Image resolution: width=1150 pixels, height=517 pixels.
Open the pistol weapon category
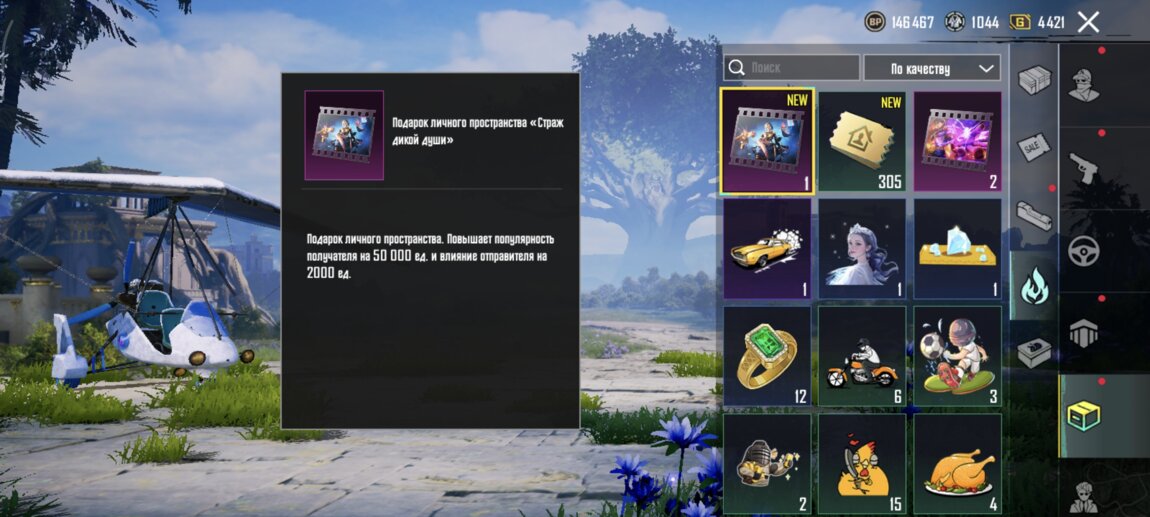click(x=1084, y=167)
